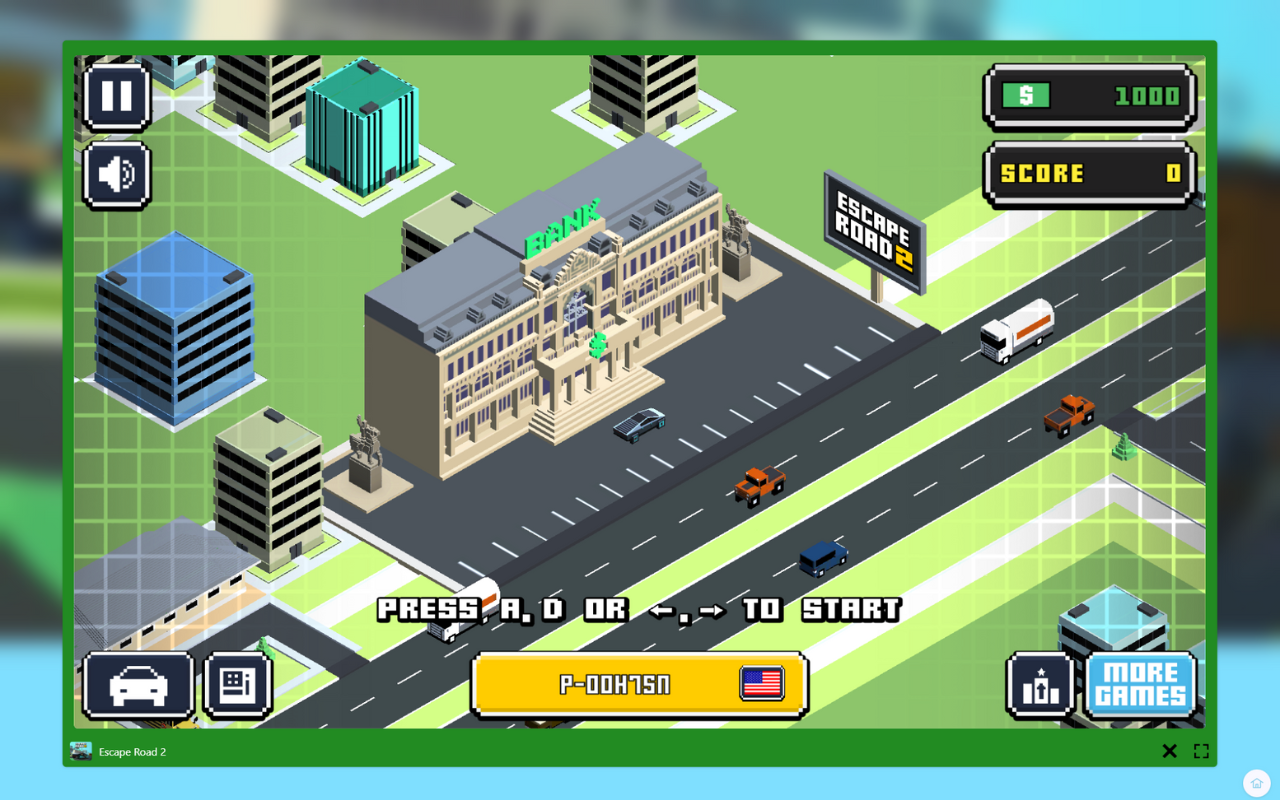Screen dimensions: 1280x800
Task: Open more games from the blue button
Action: 1140,685
